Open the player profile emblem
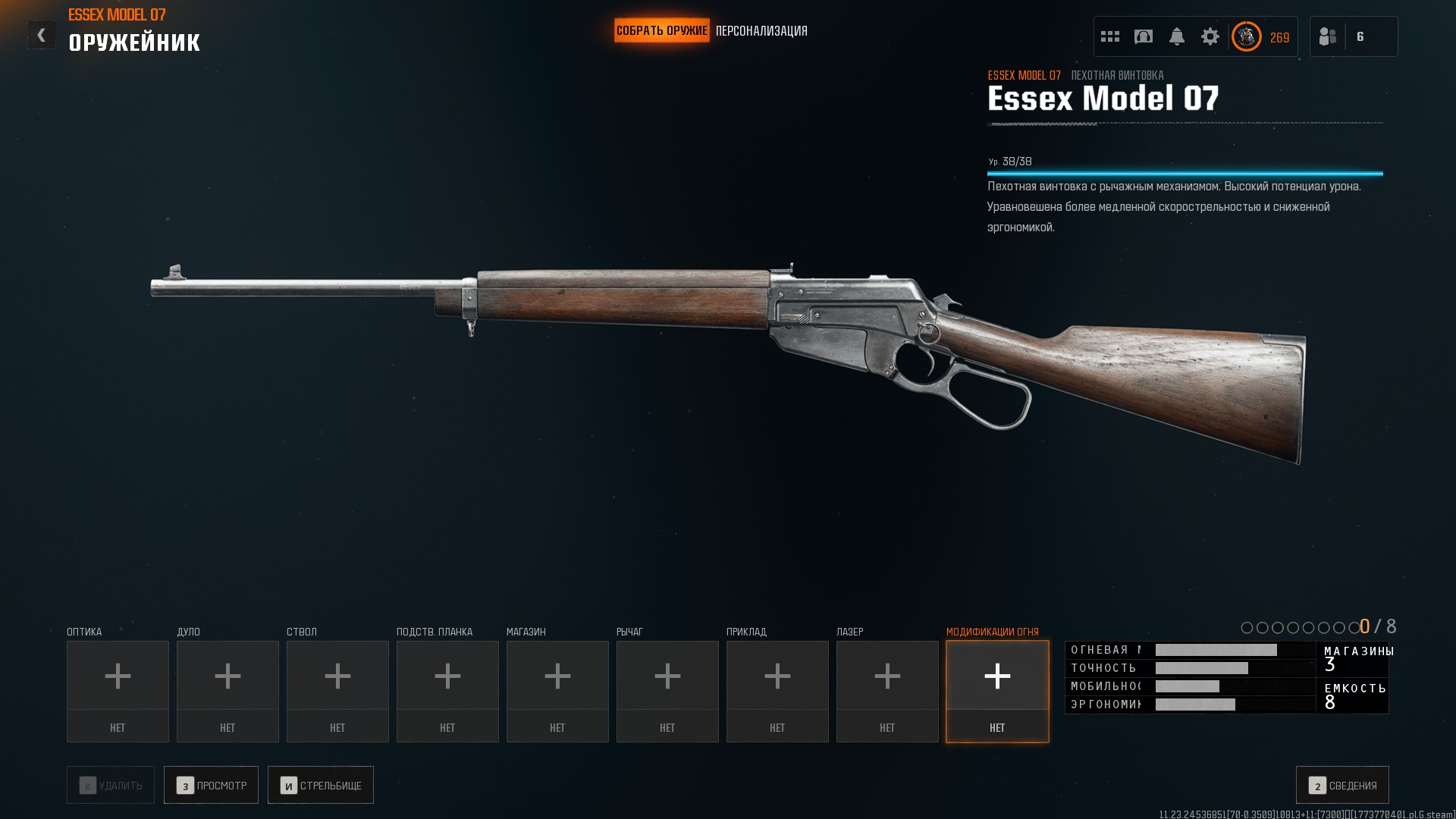1456x819 pixels. tap(1247, 36)
